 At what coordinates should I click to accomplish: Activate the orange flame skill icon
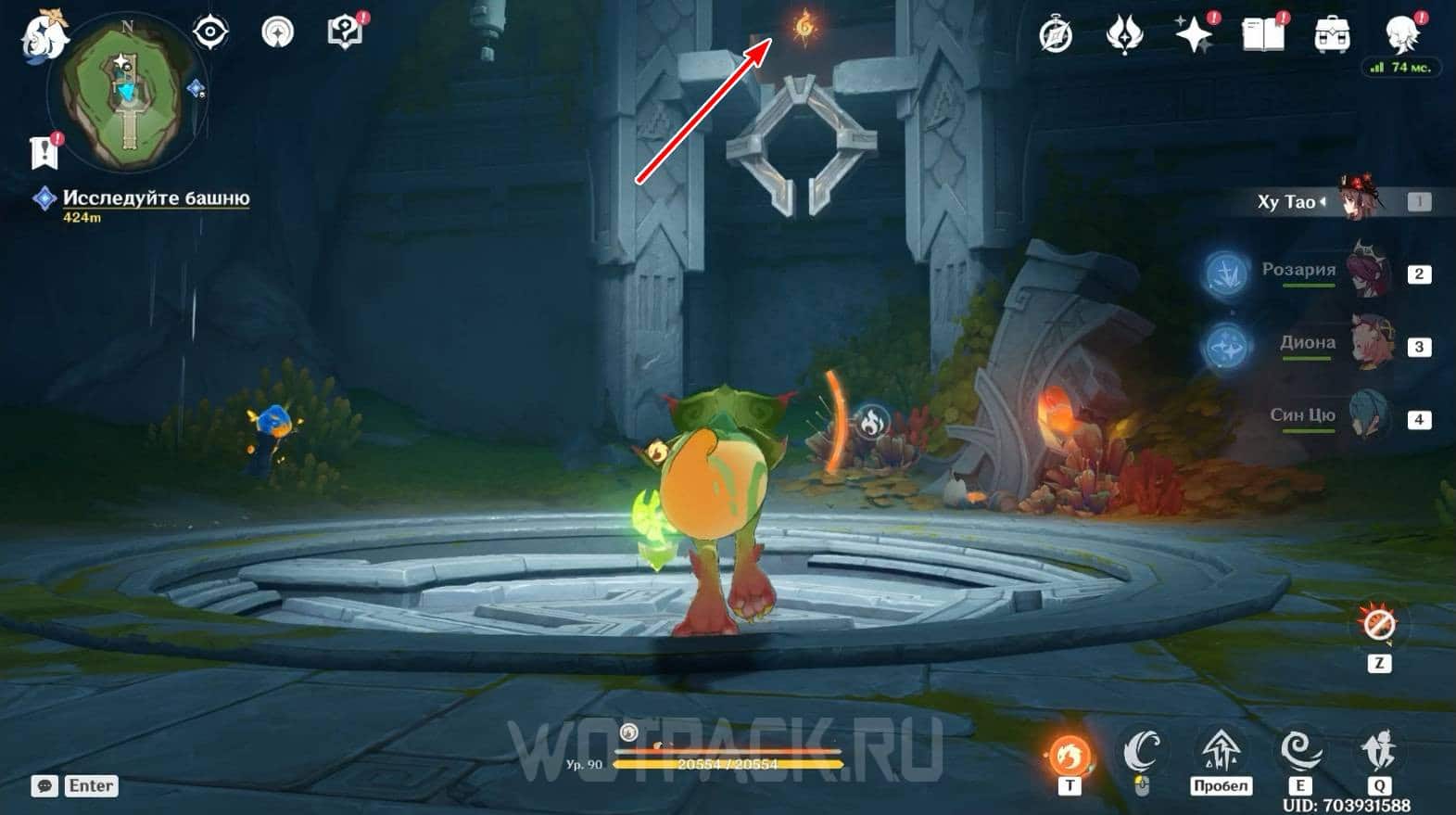[1069, 755]
